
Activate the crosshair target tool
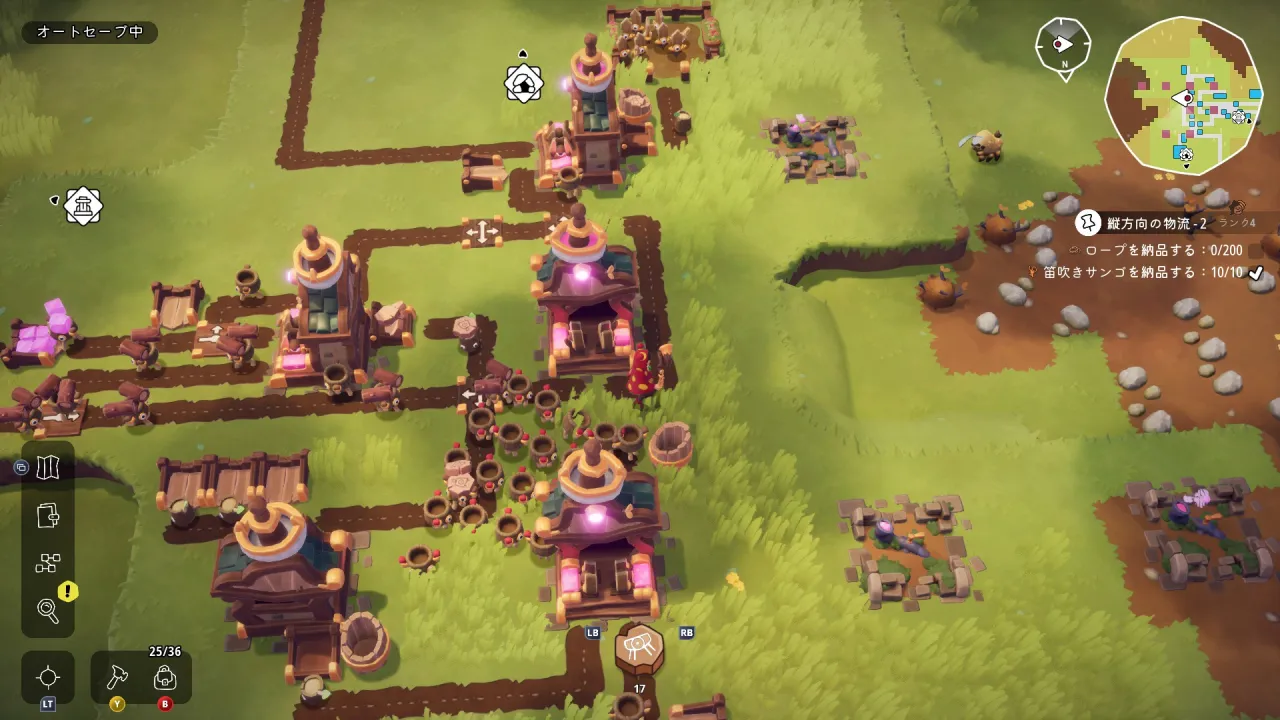pos(48,677)
